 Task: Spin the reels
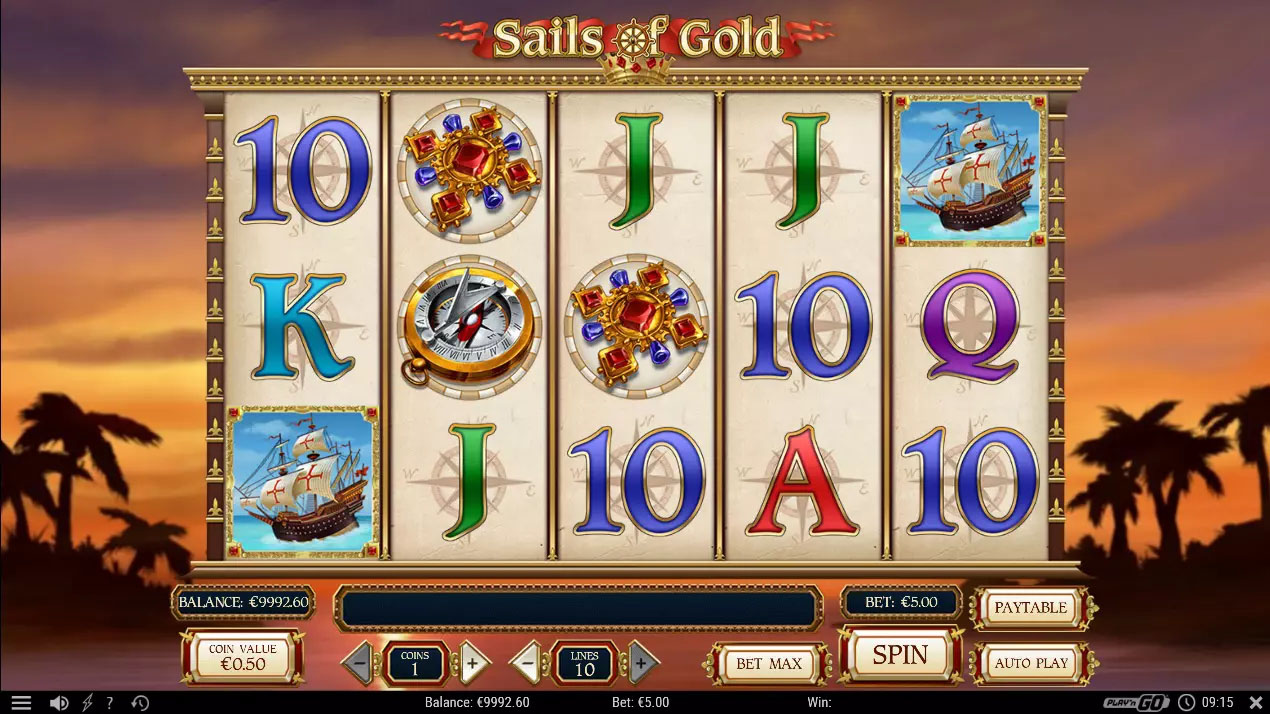click(900, 655)
